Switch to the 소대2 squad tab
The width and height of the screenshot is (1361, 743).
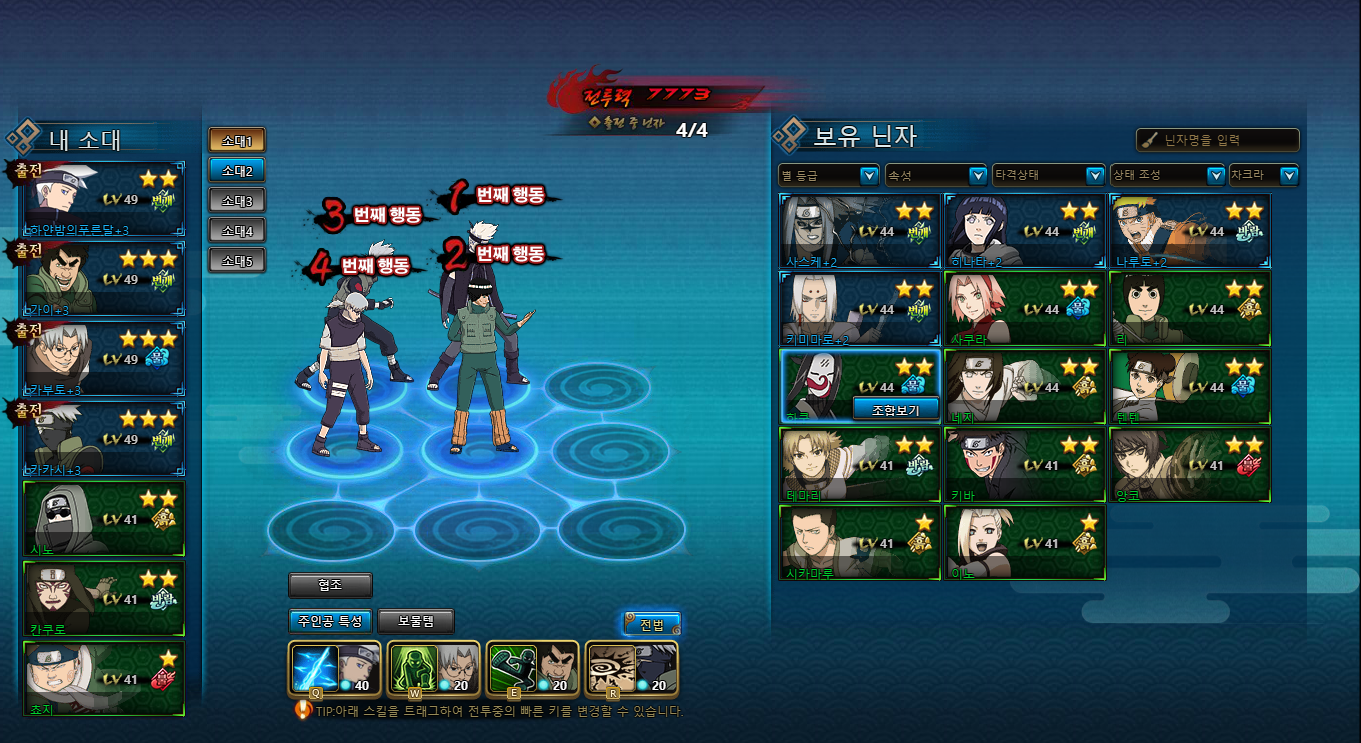pyautogui.click(x=237, y=170)
